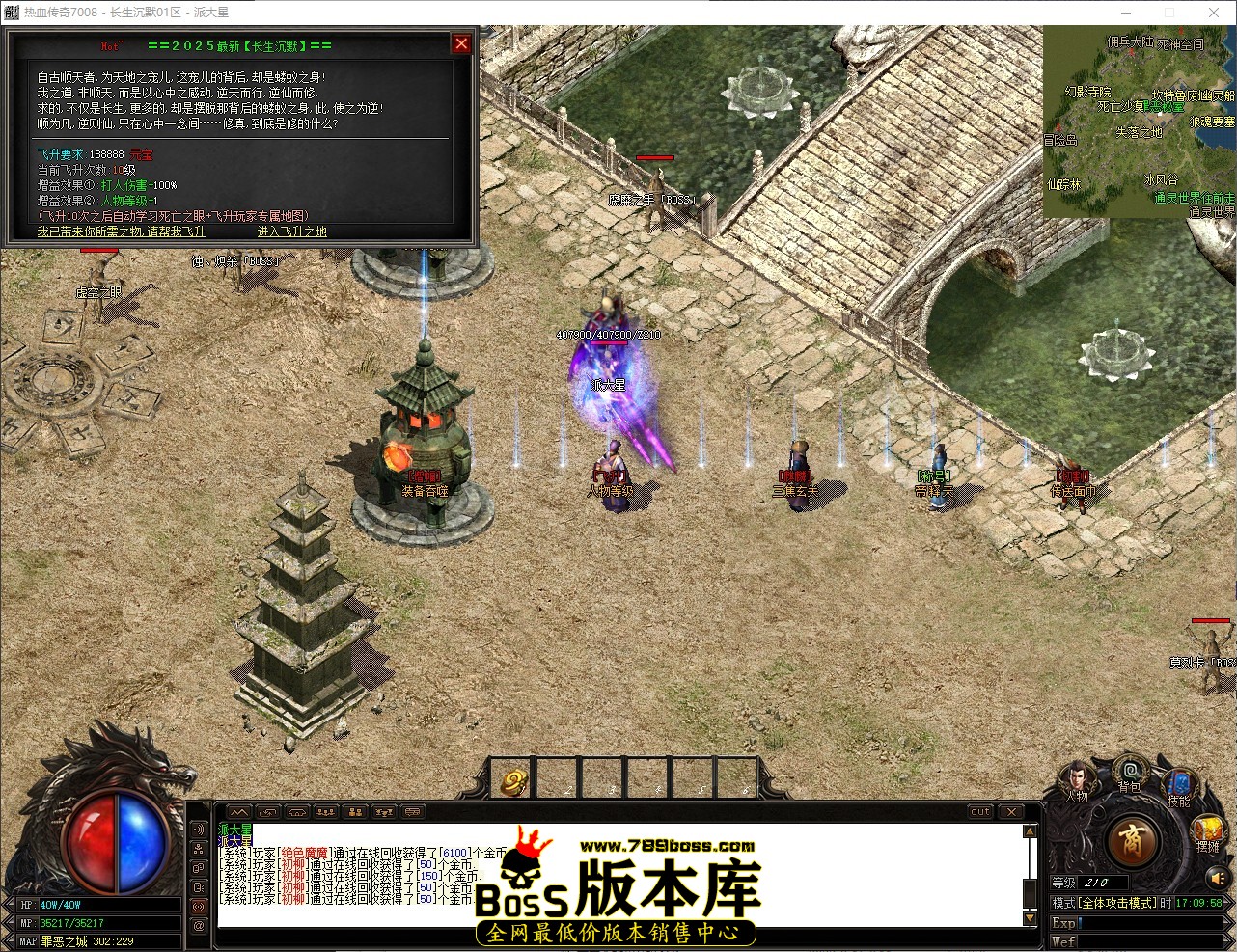Click the guild chat icon in the chat toolbar
Screen dimensions: 1237x952
355,812
